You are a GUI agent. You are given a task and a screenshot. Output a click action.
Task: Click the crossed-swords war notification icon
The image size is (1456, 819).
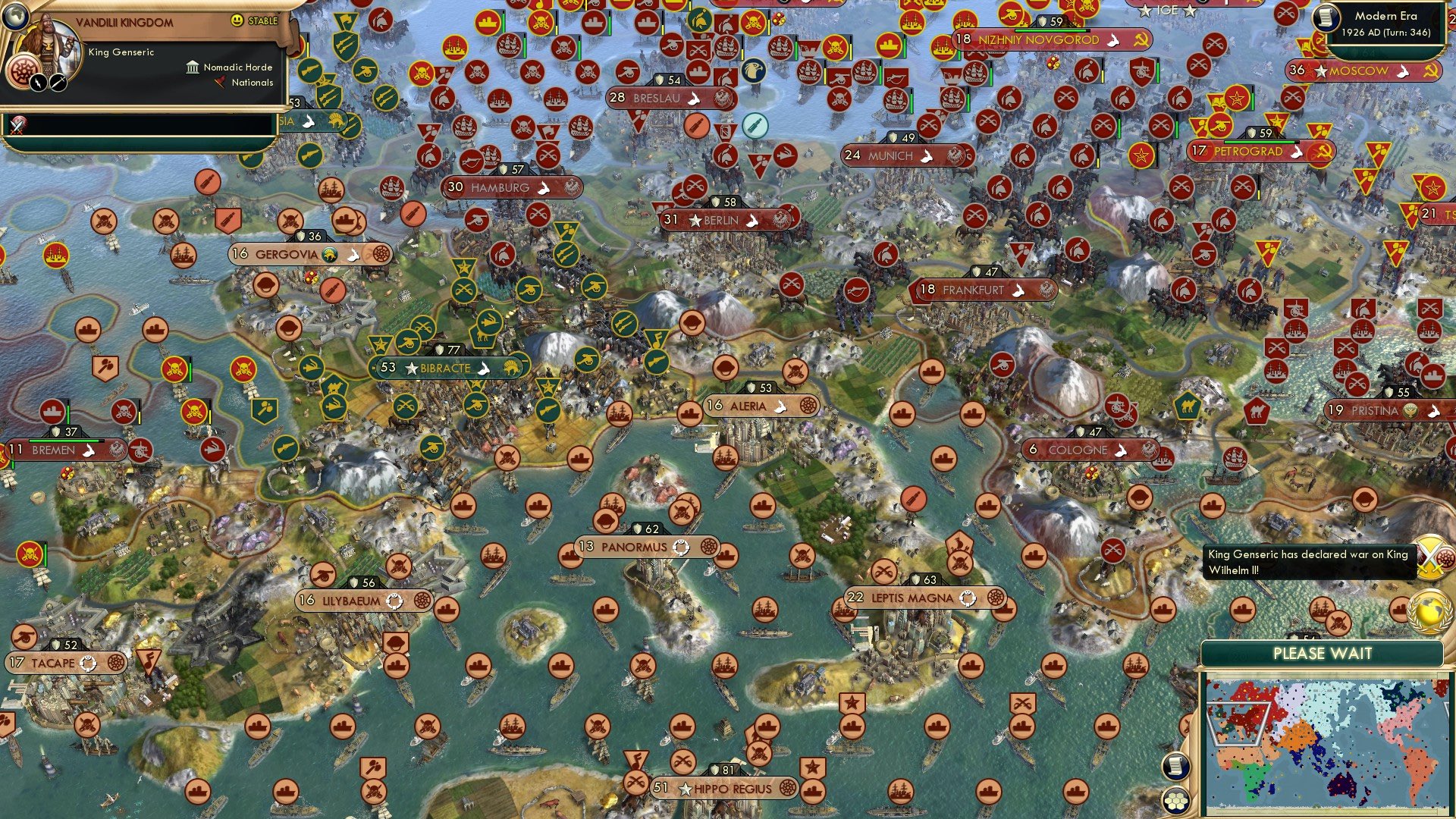coord(1431,557)
